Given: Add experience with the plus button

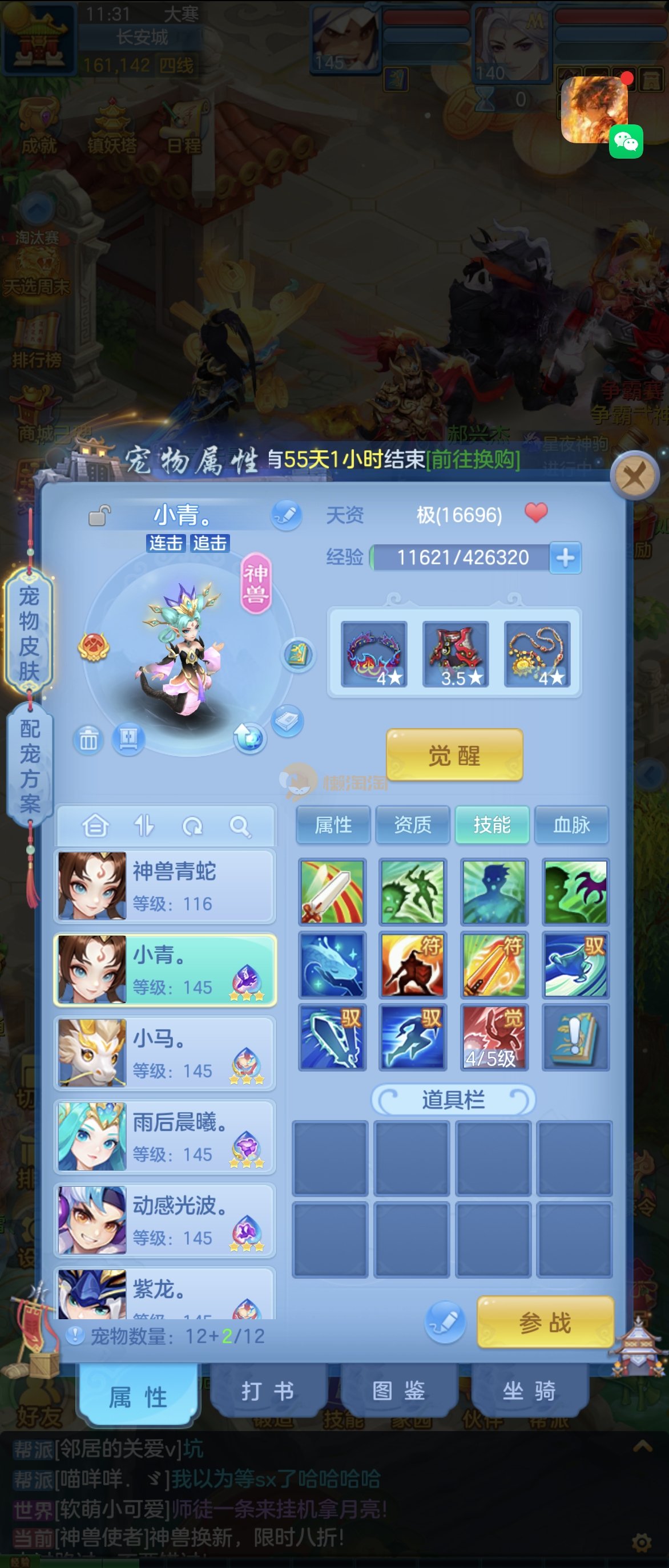Looking at the screenshot, I should 566,557.
